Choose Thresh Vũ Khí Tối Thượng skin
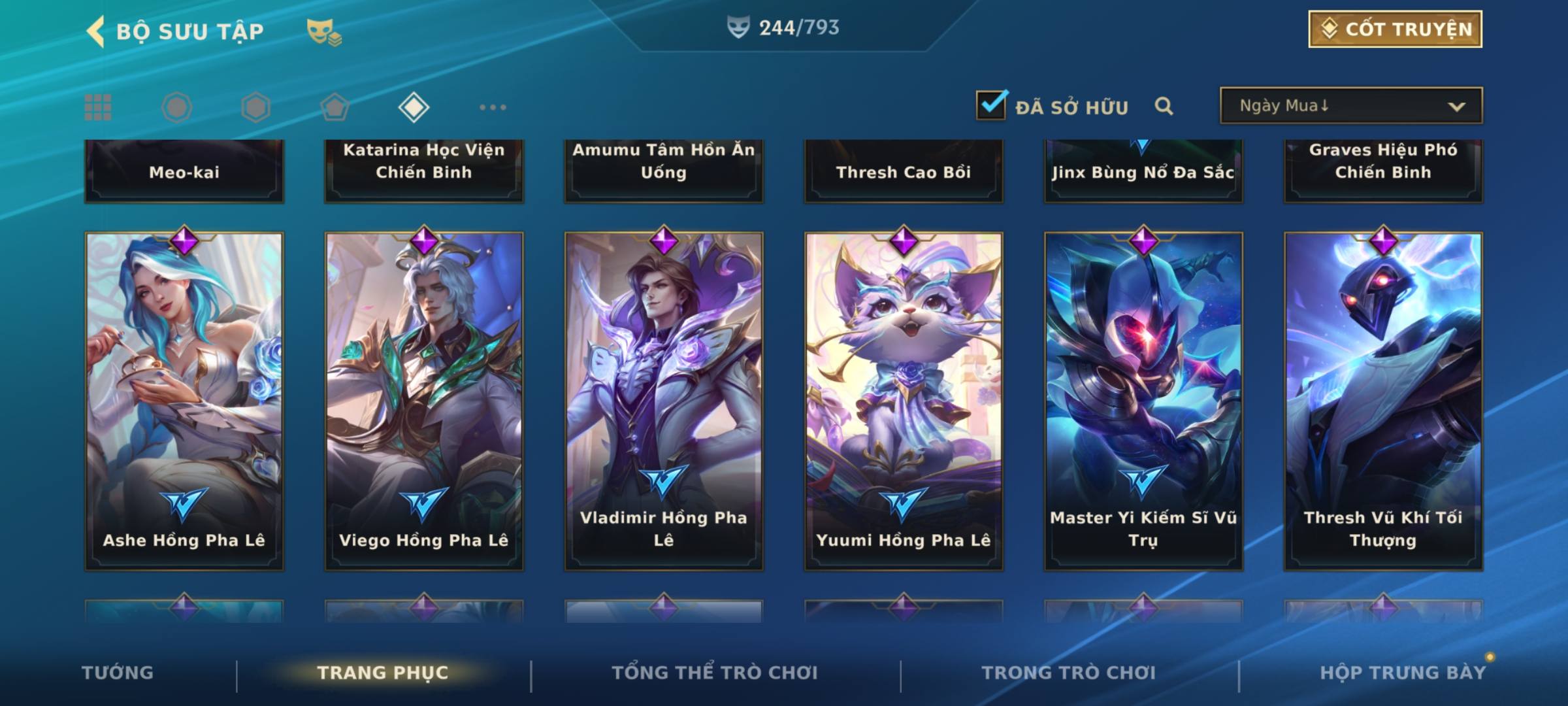1568x706 pixels. (x=1383, y=400)
